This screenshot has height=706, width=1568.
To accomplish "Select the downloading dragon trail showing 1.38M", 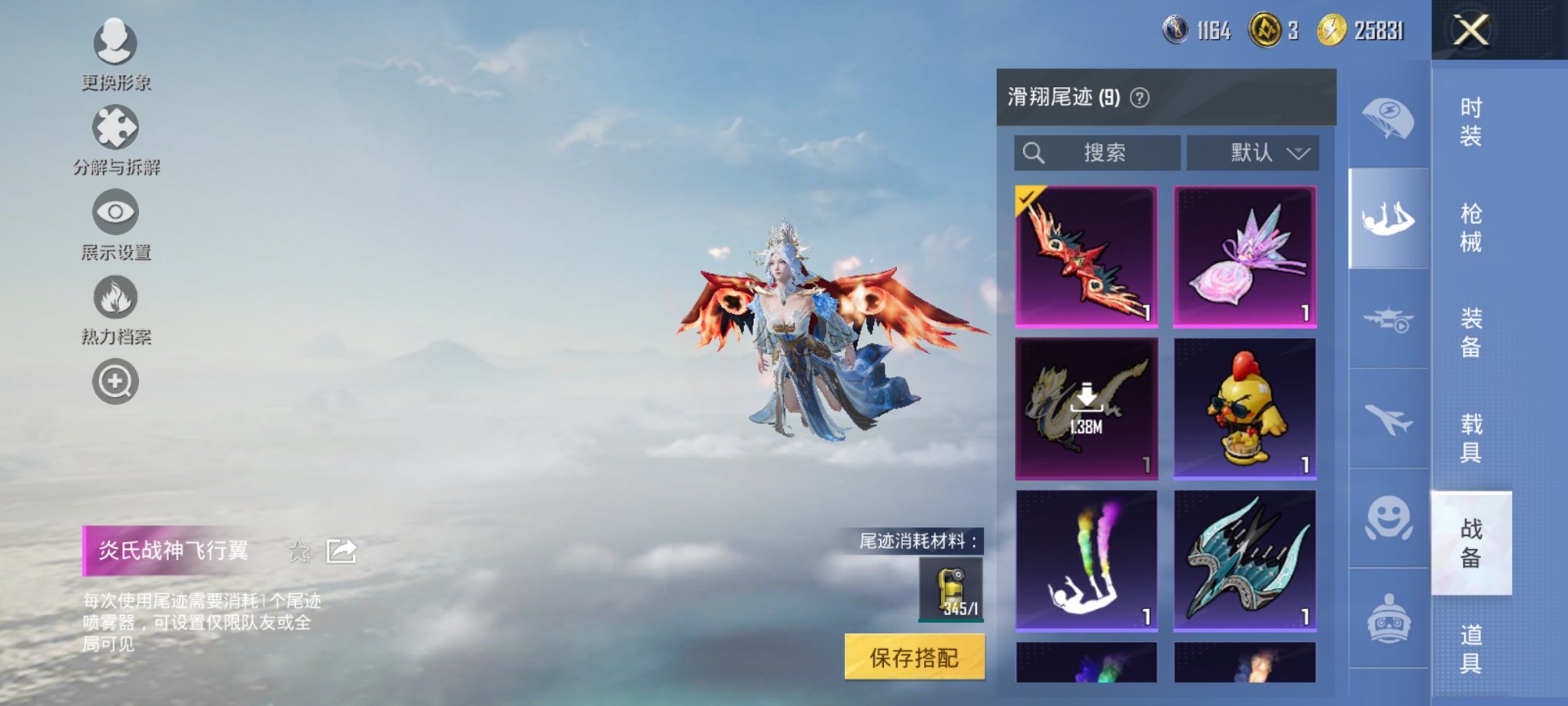I will click(1085, 405).
